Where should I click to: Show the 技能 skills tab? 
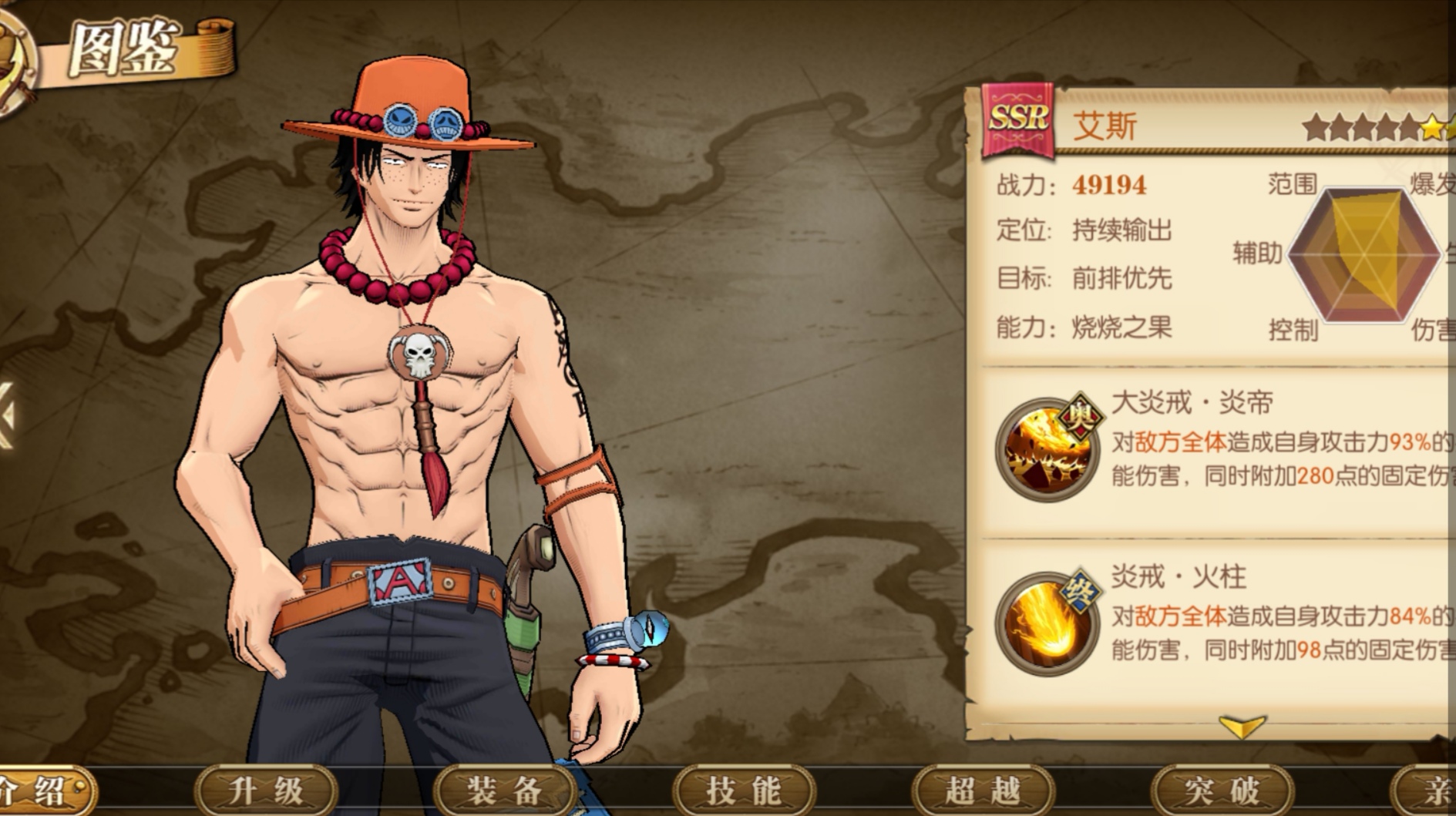pyautogui.click(x=744, y=790)
